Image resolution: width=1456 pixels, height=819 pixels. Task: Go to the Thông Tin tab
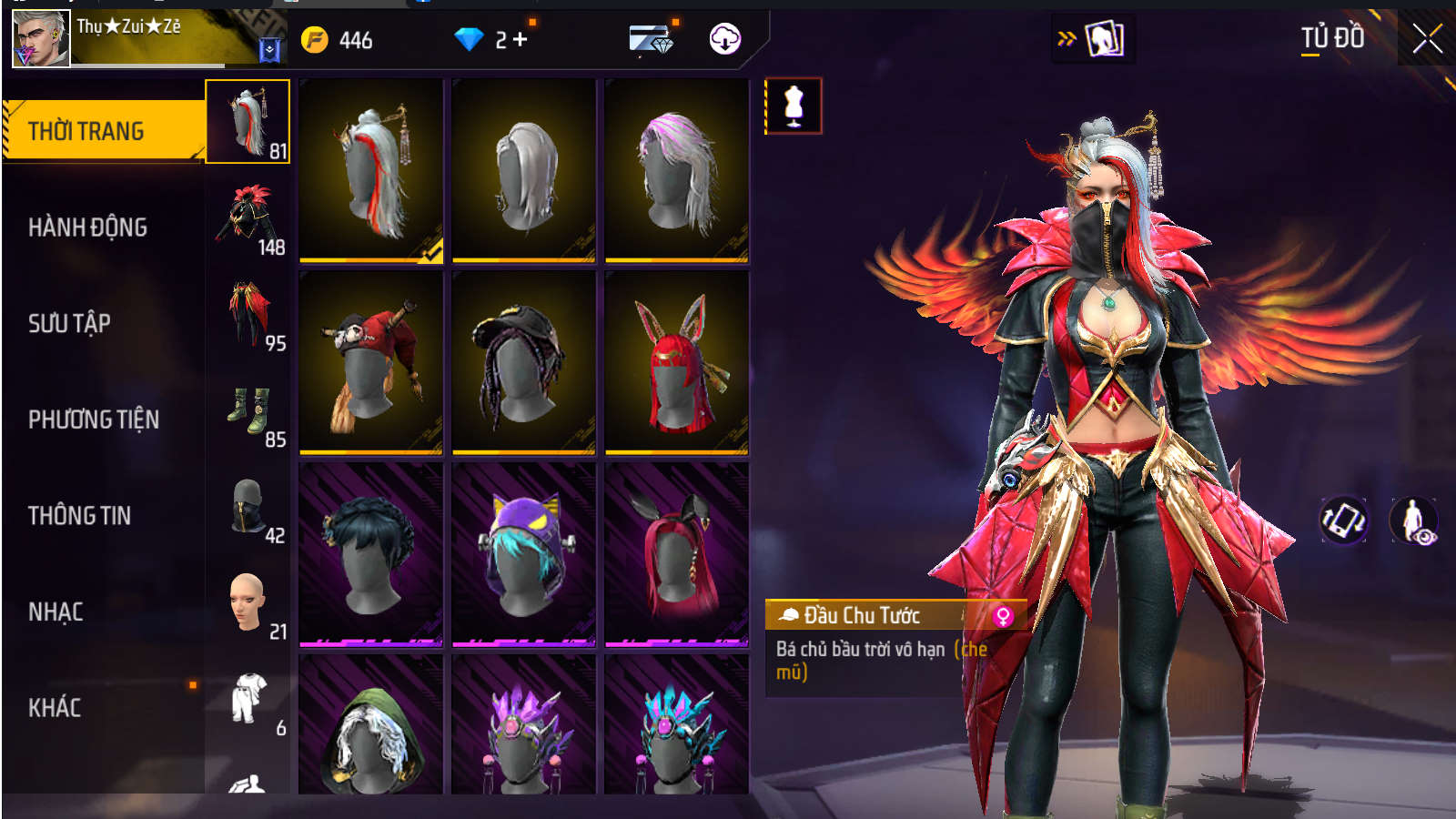[x=79, y=516]
